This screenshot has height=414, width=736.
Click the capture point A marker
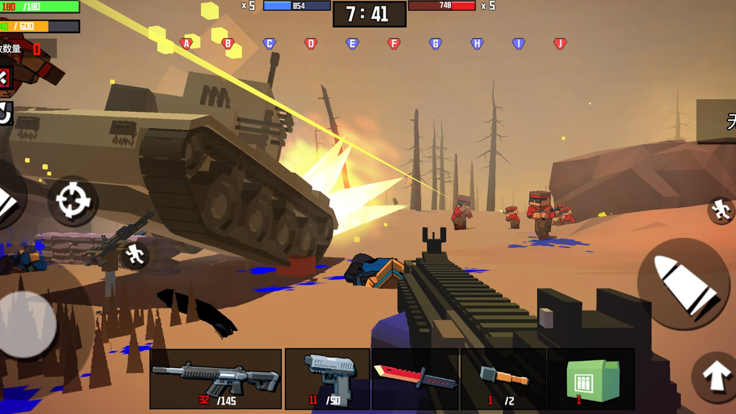187,44
